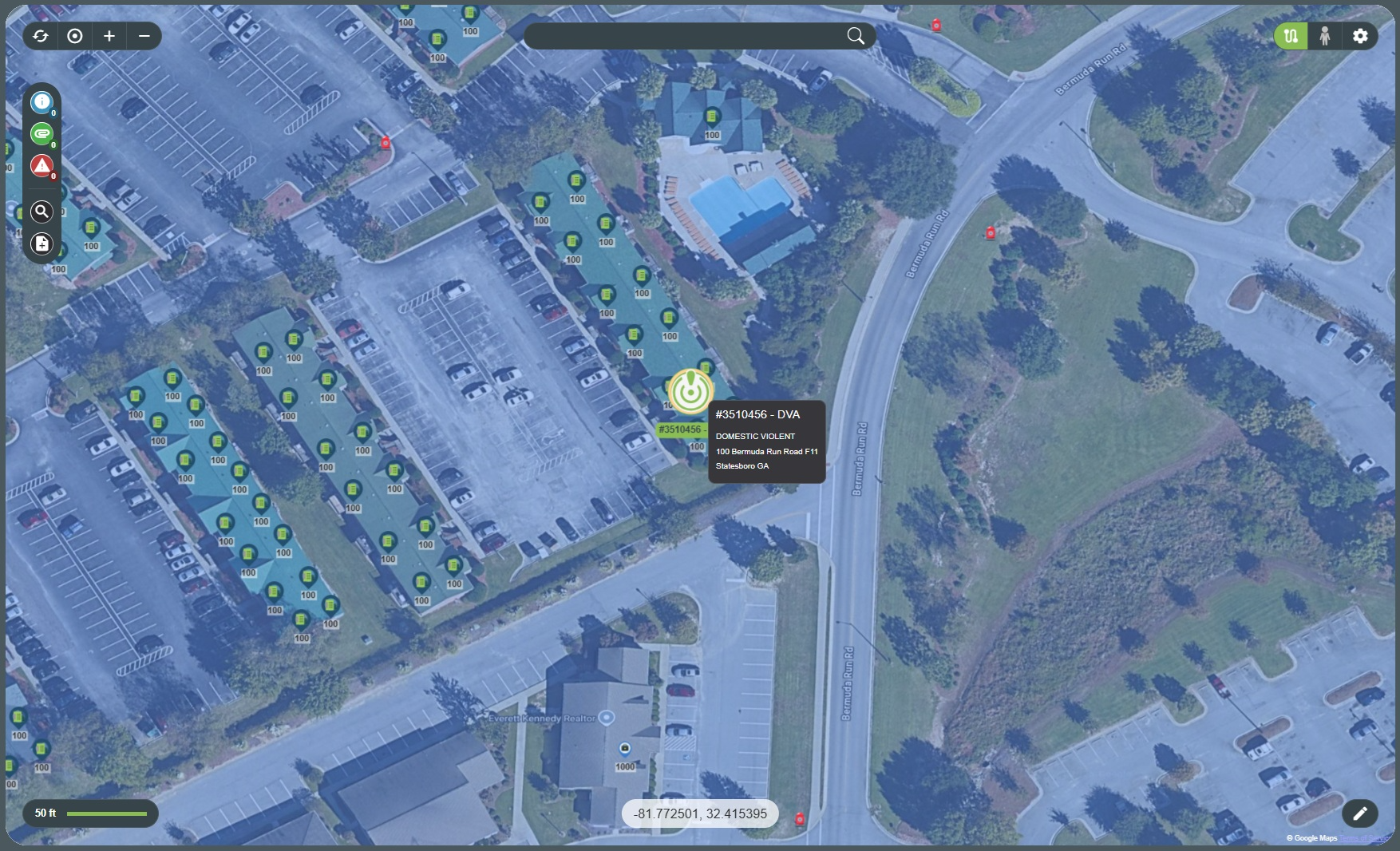Viewport: 1400px width, 851px height.
Task: Select the marker labeled 1000
Action: (x=625, y=750)
